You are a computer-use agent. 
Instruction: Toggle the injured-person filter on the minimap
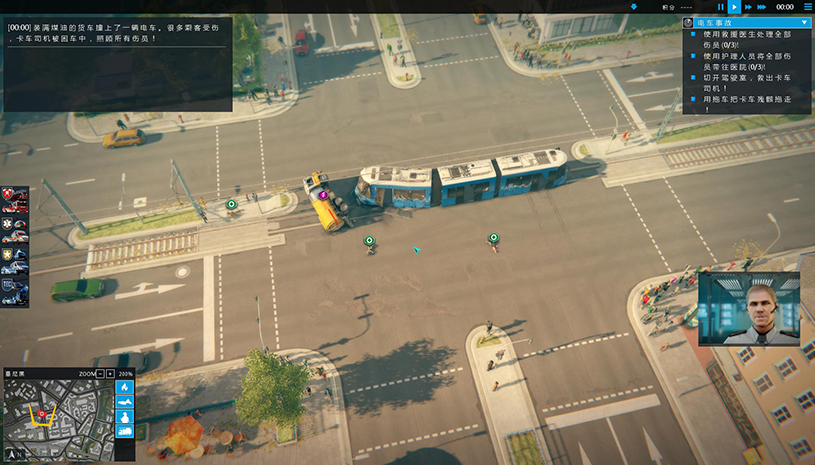point(125,402)
